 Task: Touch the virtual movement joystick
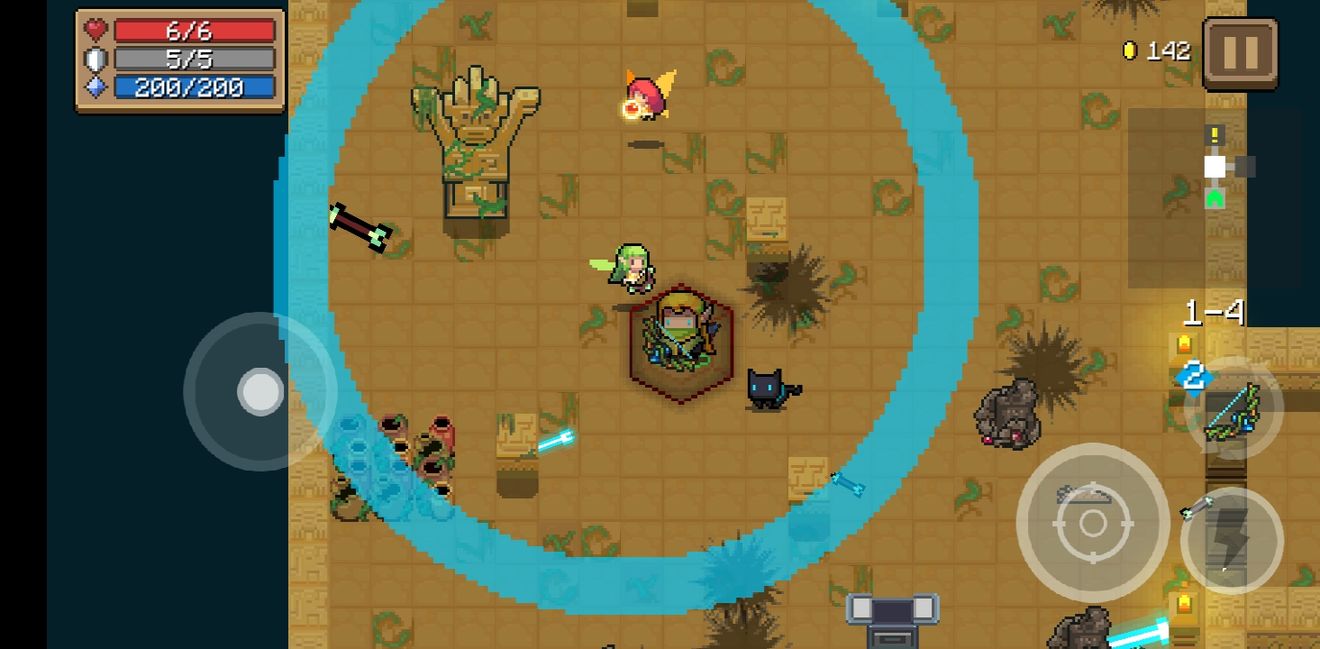260,391
